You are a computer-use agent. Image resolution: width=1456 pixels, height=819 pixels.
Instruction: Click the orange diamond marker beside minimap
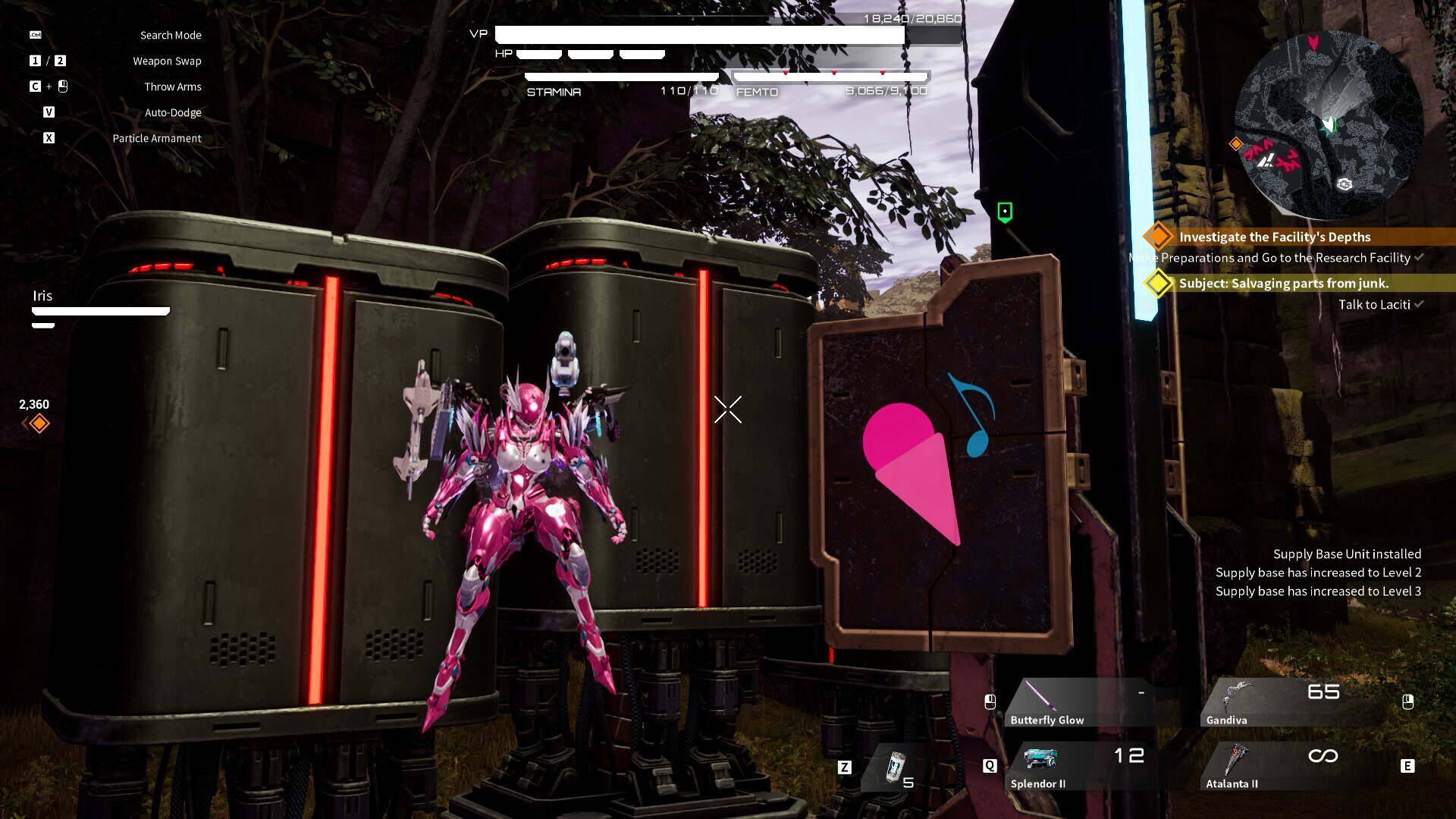(x=1236, y=143)
